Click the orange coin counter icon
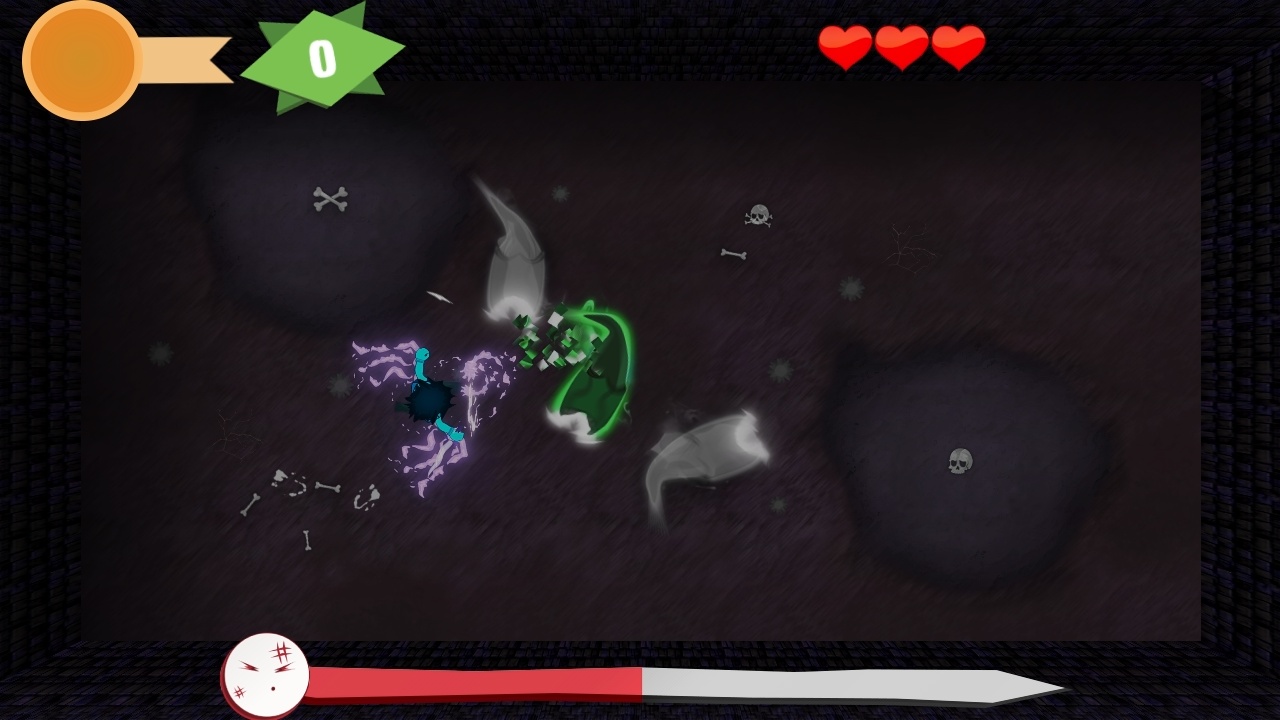This screenshot has width=1280, height=720. pyautogui.click(x=80, y=58)
